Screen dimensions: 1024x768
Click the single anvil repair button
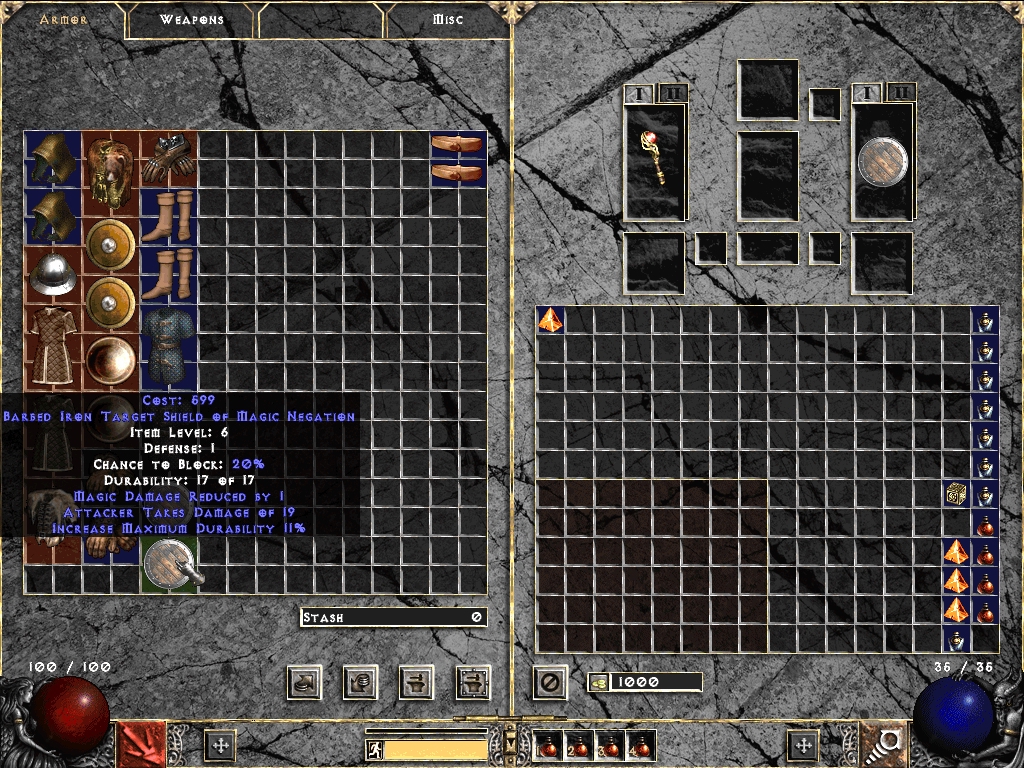(x=416, y=683)
